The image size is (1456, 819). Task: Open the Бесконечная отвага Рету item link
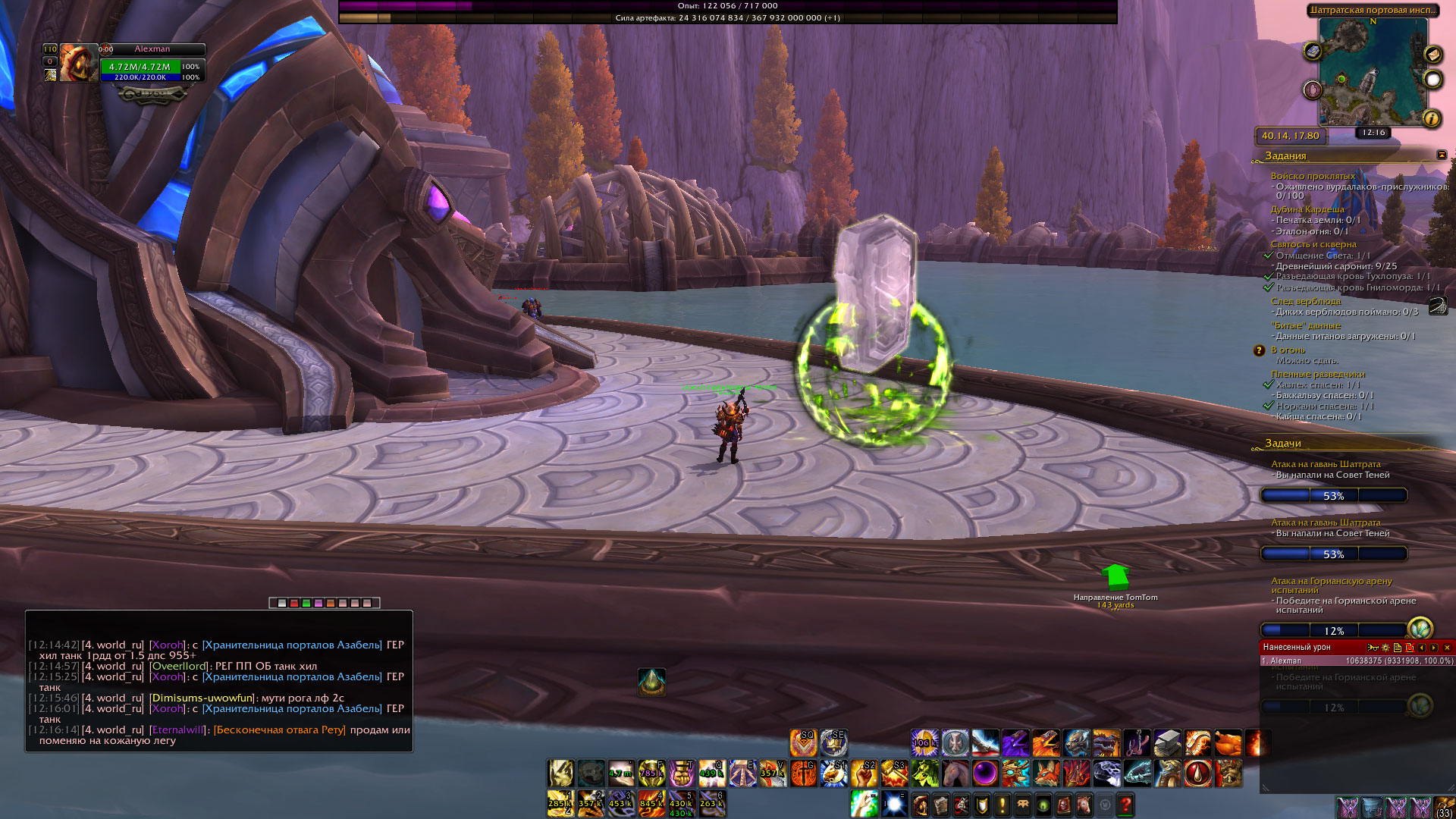click(x=280, y=730)
